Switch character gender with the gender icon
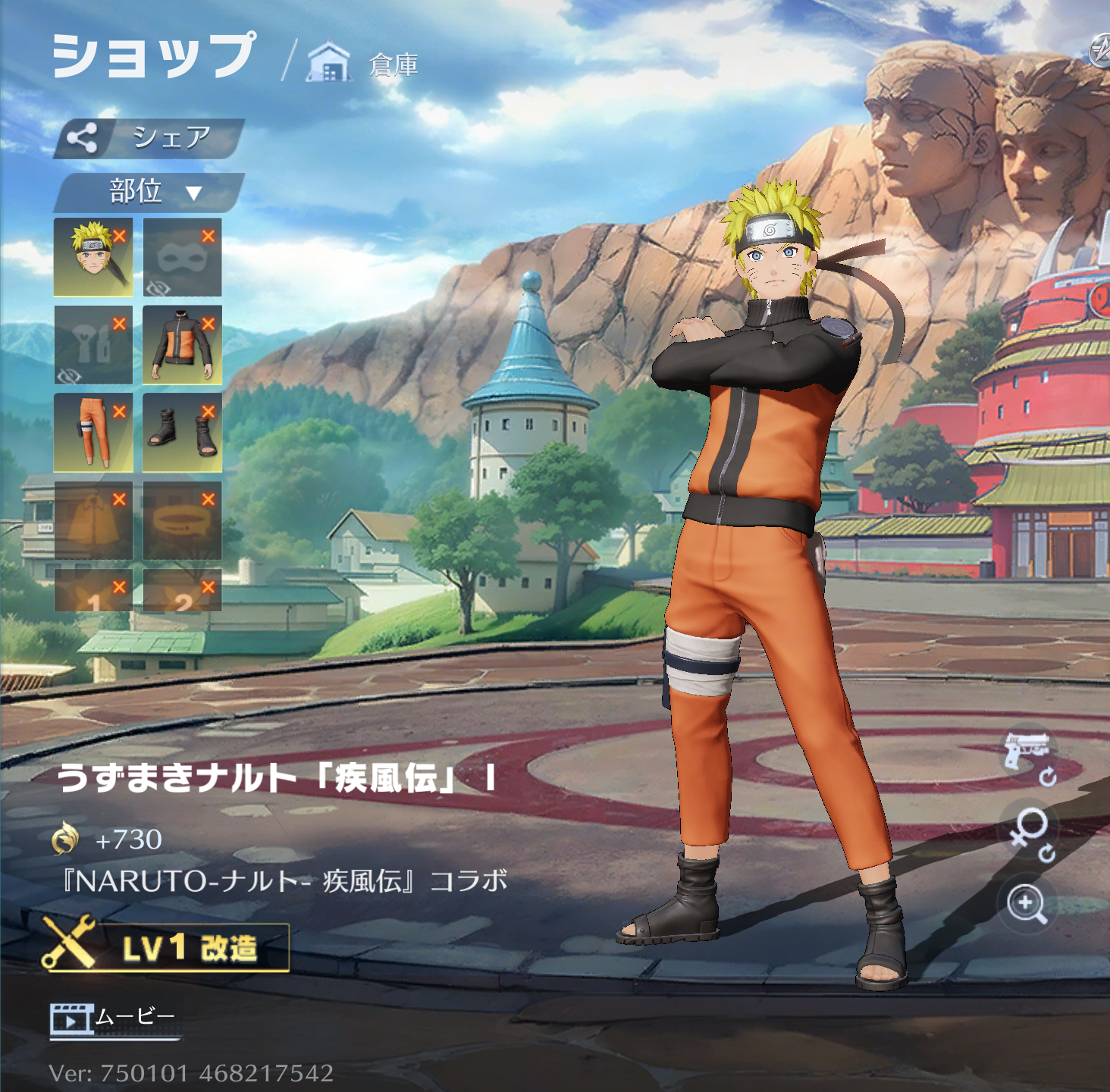This screenshot has height=1092, width=1110. click(x=1030, y=833)
